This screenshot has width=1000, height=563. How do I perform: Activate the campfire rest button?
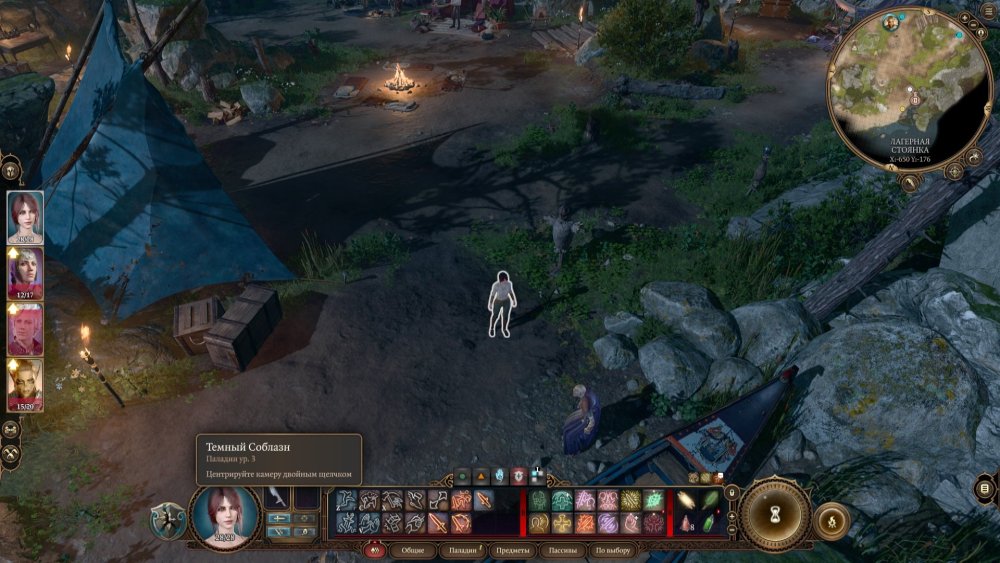click(831, 520)
